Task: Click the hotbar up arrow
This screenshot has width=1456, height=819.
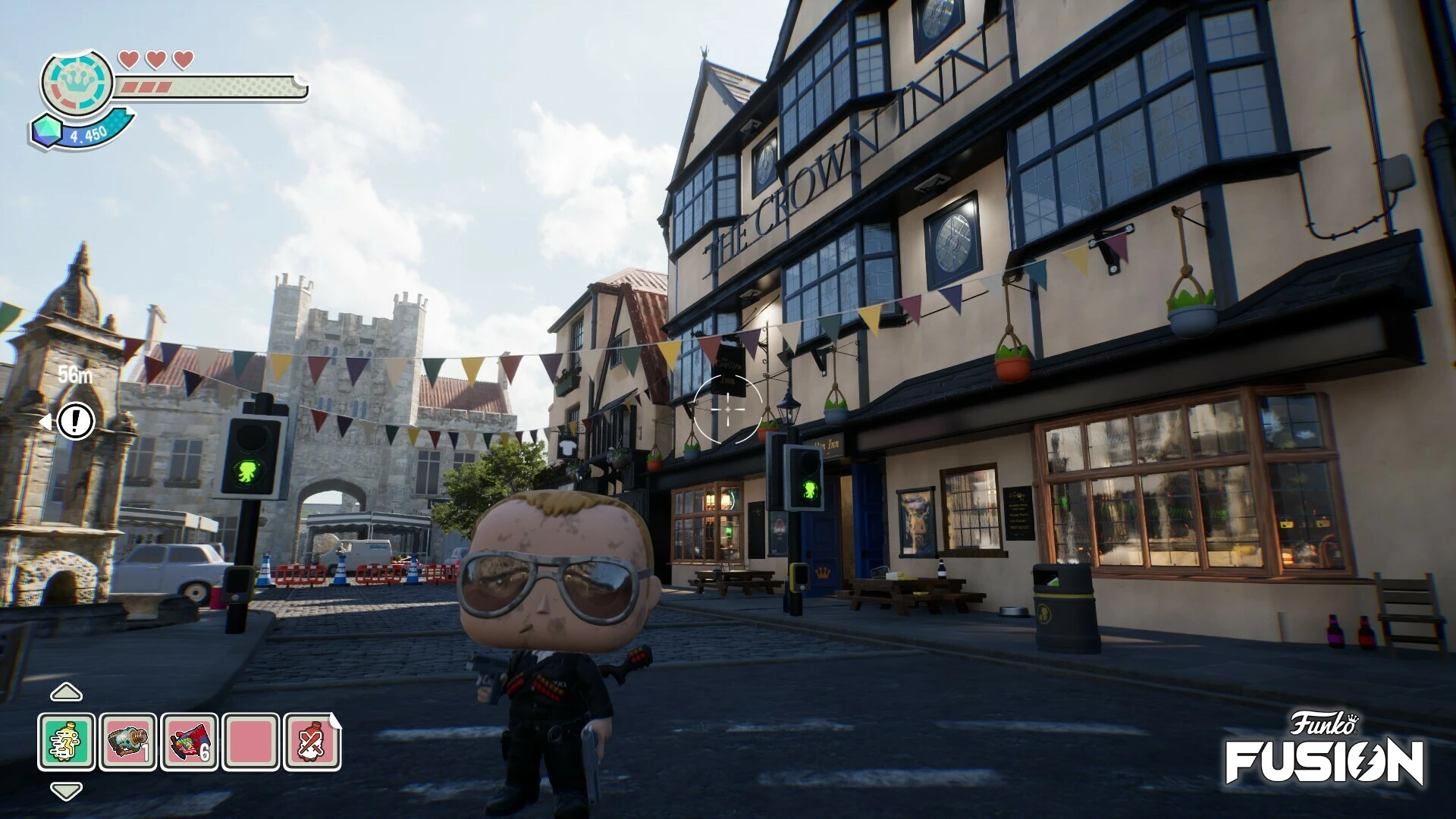Action: (x=66, y=692)
